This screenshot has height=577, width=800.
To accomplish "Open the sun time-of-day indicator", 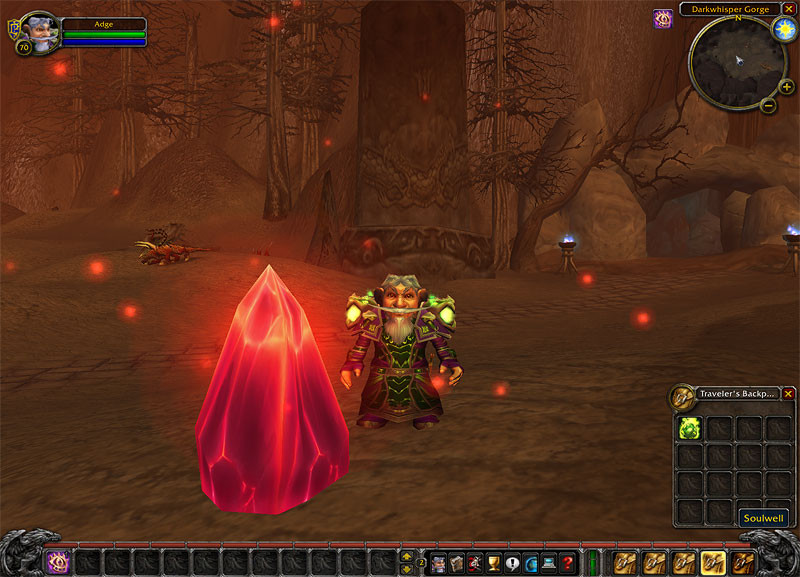I will click(782, 27).
